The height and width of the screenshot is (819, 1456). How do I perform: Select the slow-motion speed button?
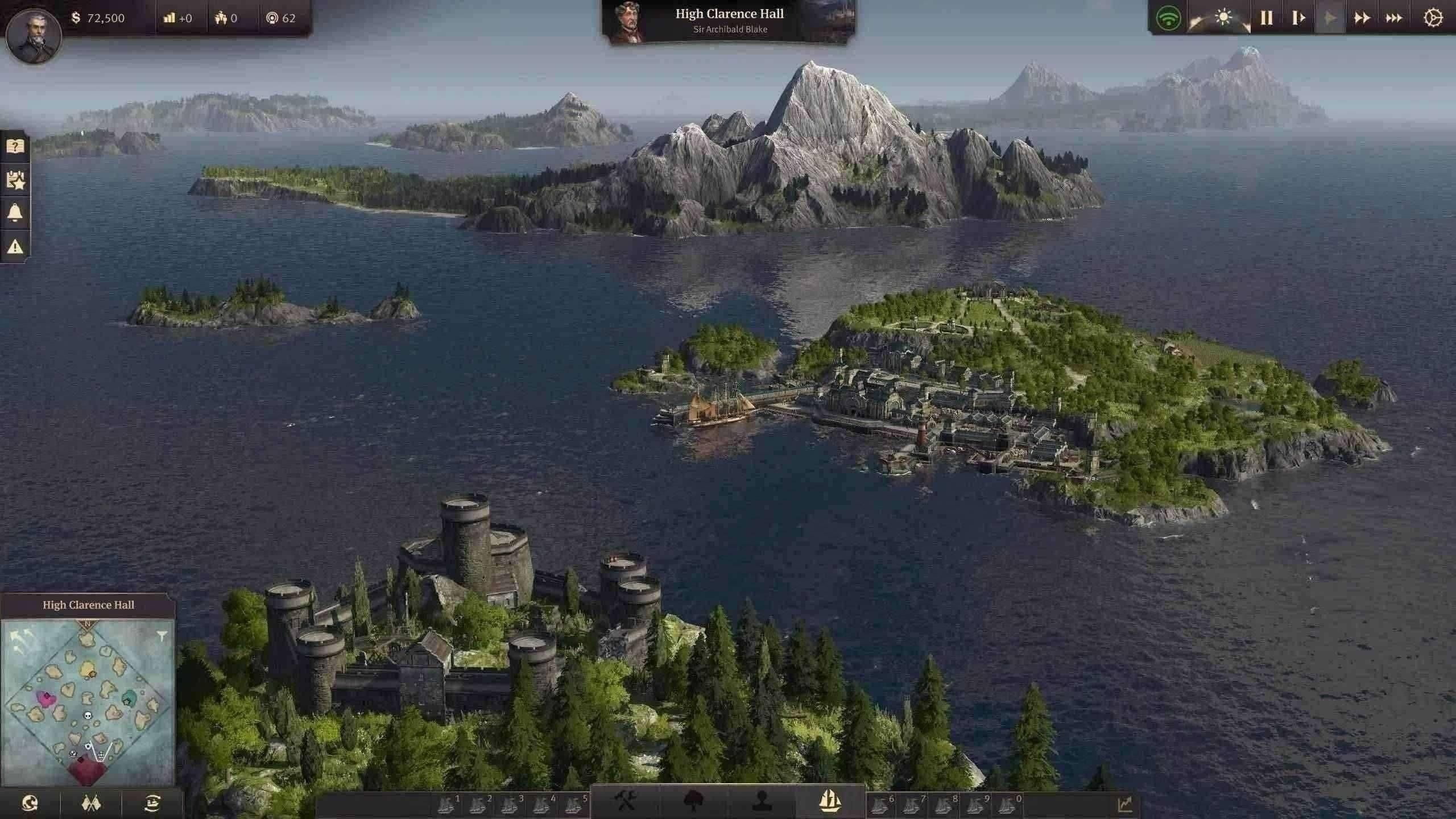[1298, 18]
